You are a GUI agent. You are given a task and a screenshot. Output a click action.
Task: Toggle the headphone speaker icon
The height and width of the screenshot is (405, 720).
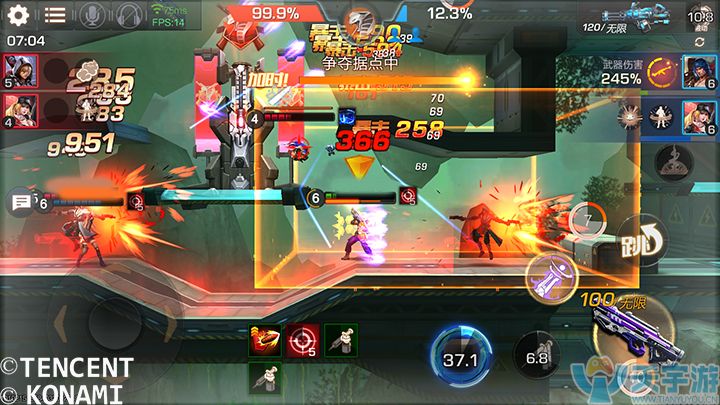[129, 14]
